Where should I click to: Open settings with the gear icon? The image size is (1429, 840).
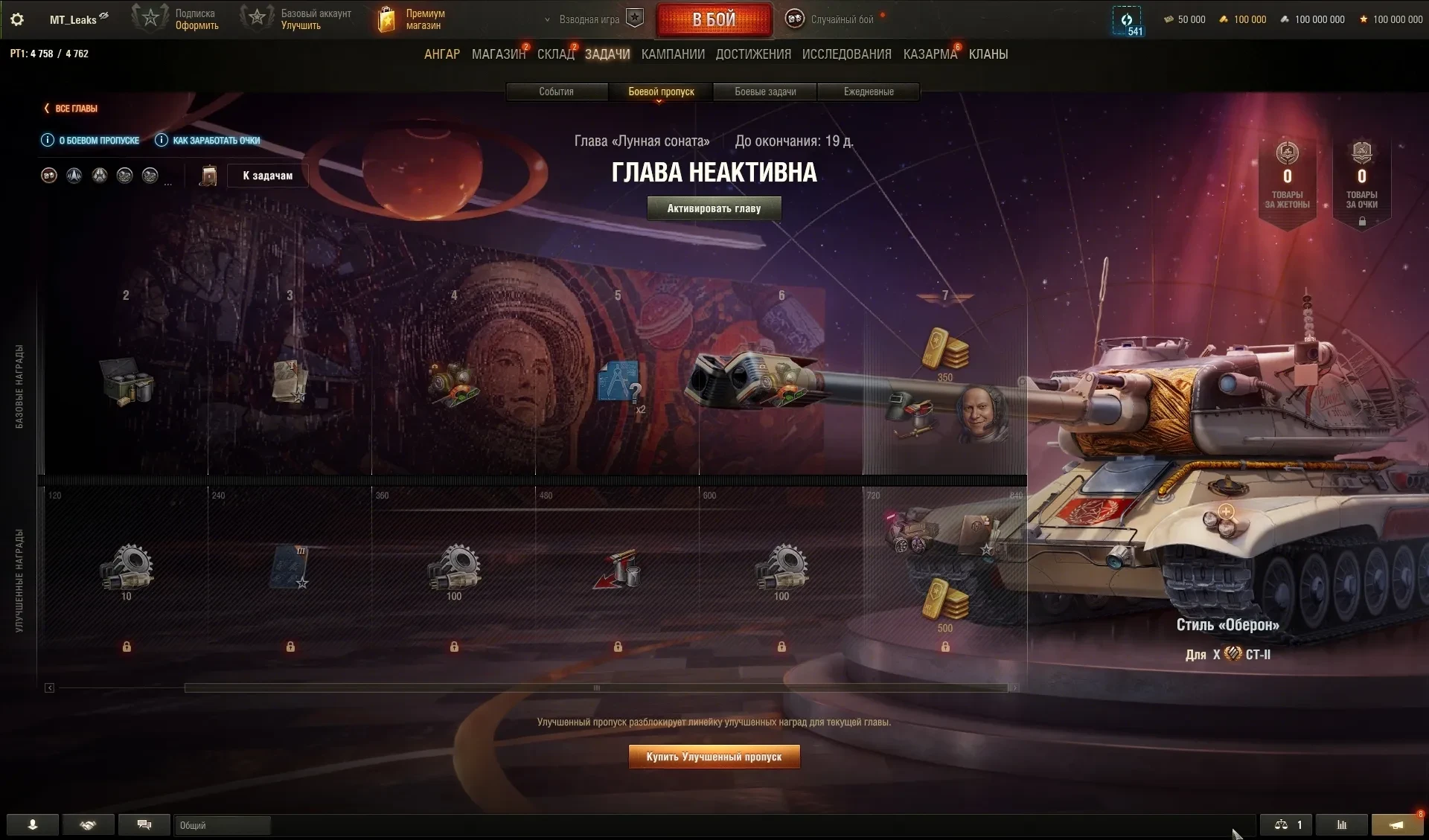tap(17, 19)
